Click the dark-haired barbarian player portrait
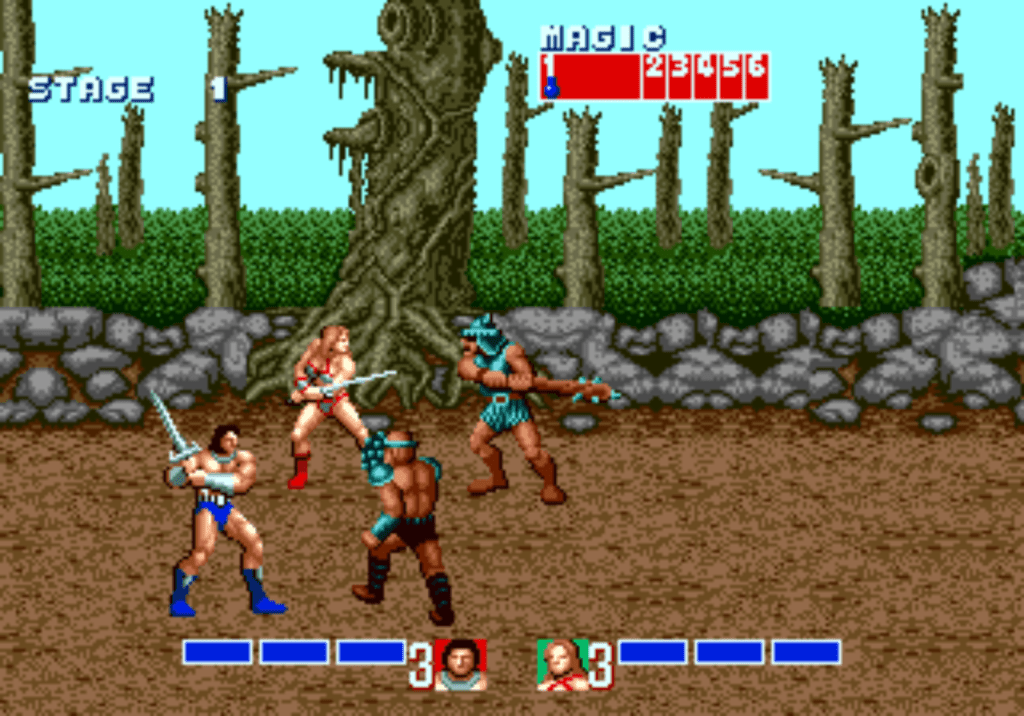1024x716 pixels. pos(460,664)
